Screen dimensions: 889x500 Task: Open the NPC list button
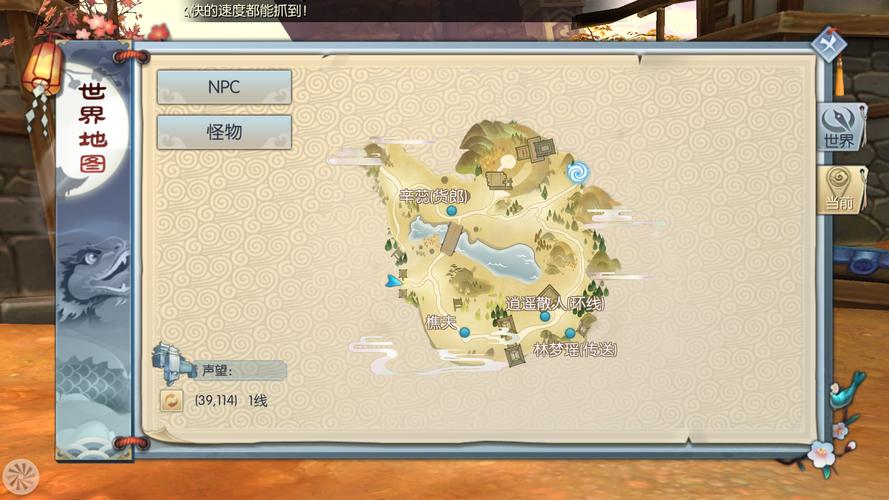(224, 87)
